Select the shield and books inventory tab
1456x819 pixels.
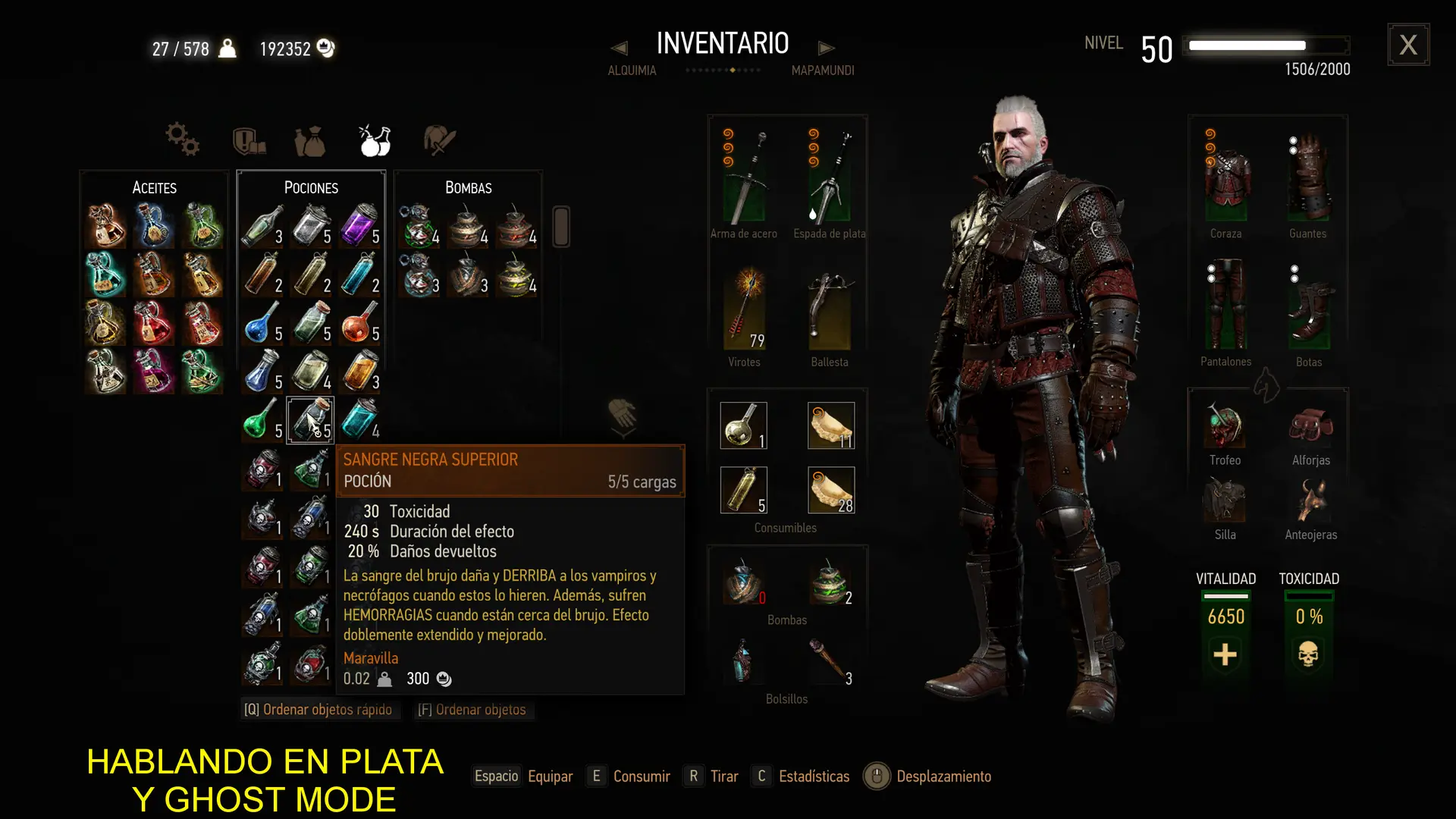[x=248, y=141]
